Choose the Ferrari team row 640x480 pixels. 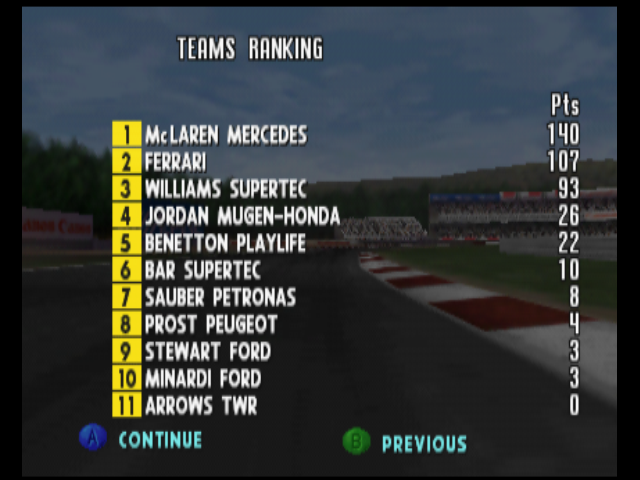(176, 162)
